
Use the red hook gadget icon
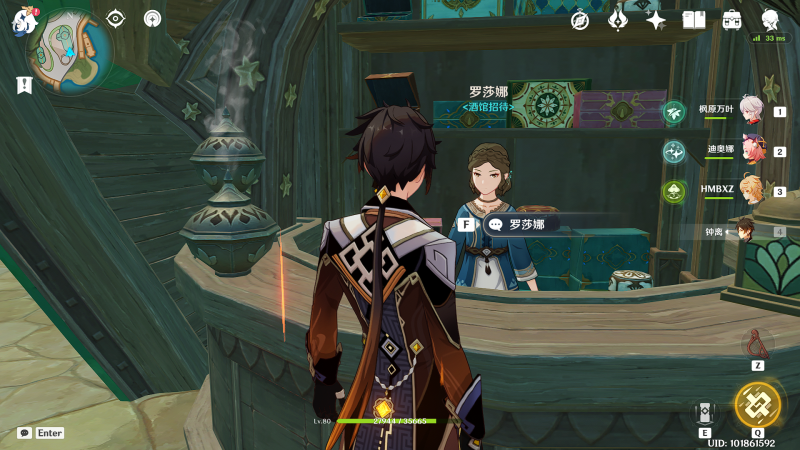point(758,345)
